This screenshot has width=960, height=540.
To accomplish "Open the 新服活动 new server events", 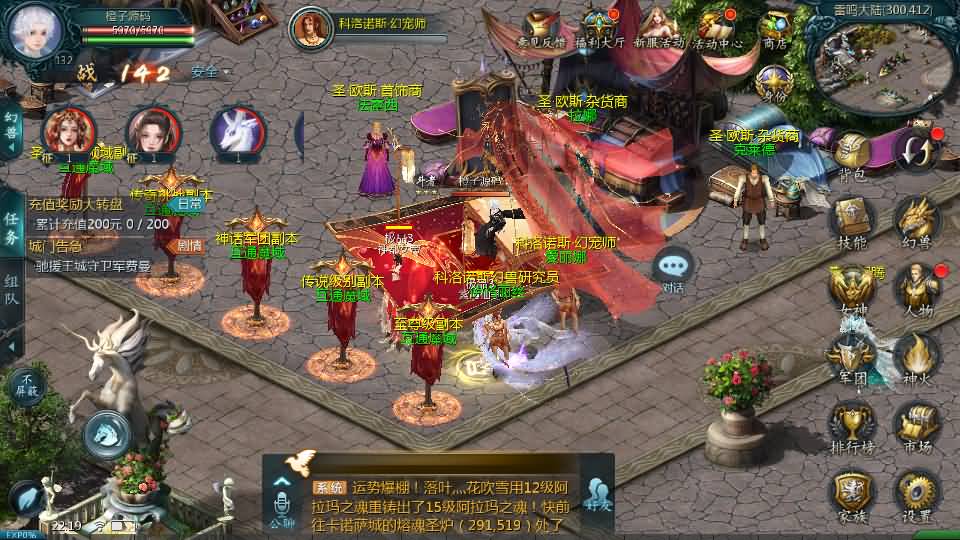I will click(x=658, y=28).
